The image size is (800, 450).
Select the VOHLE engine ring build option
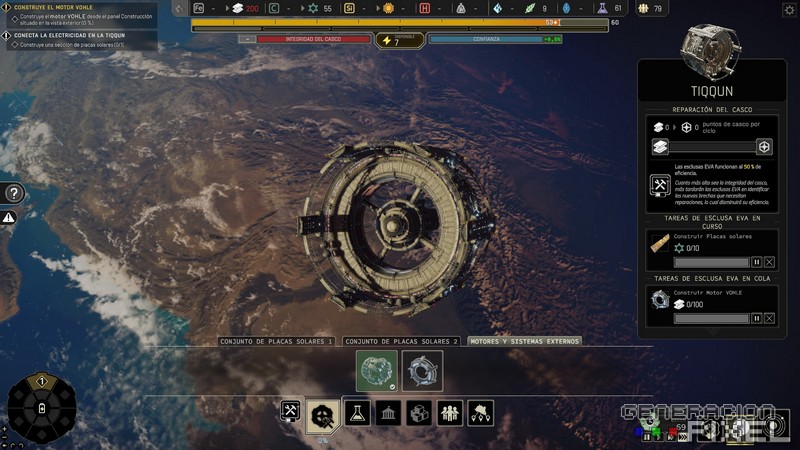[422, 371]
